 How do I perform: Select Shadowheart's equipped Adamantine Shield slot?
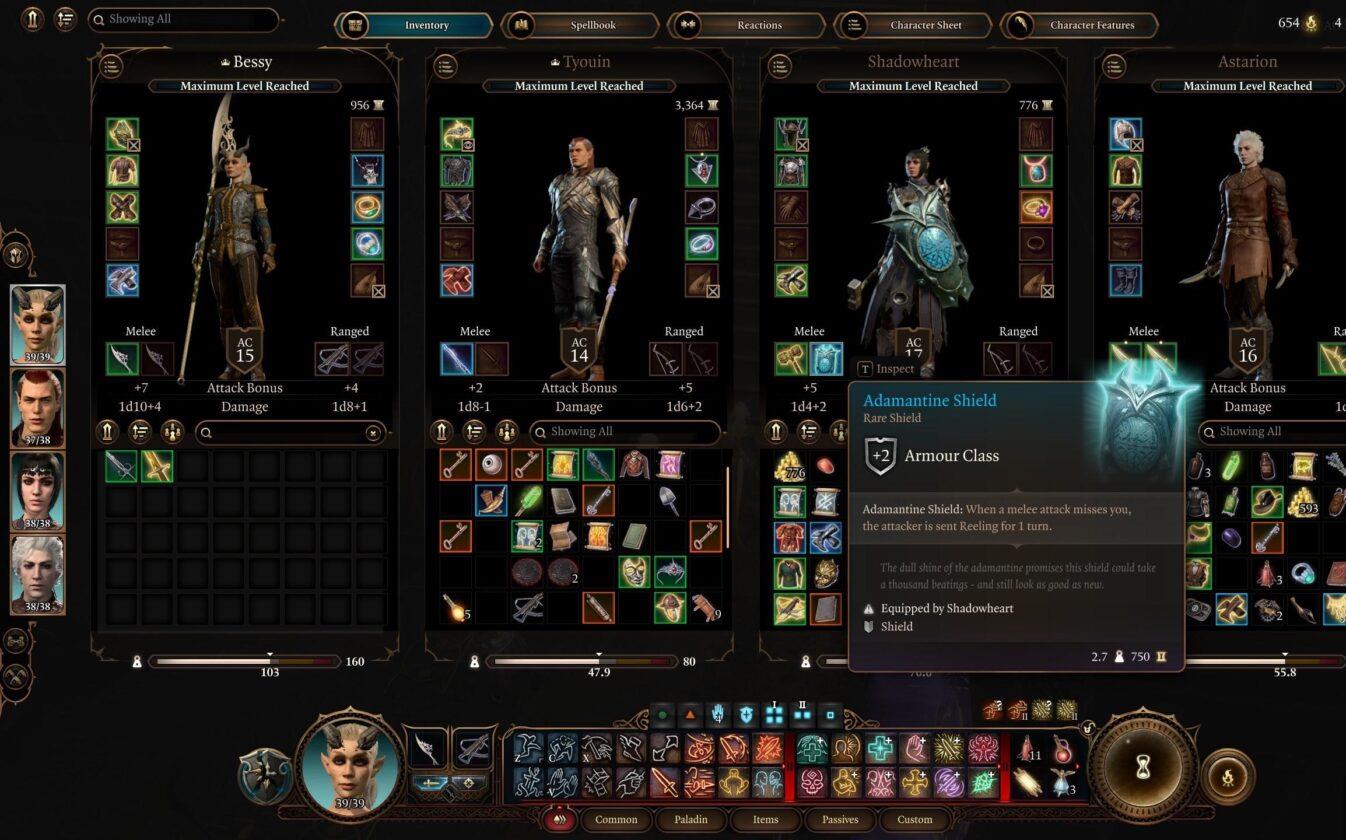pyautogui.click(x=826, y=359)
